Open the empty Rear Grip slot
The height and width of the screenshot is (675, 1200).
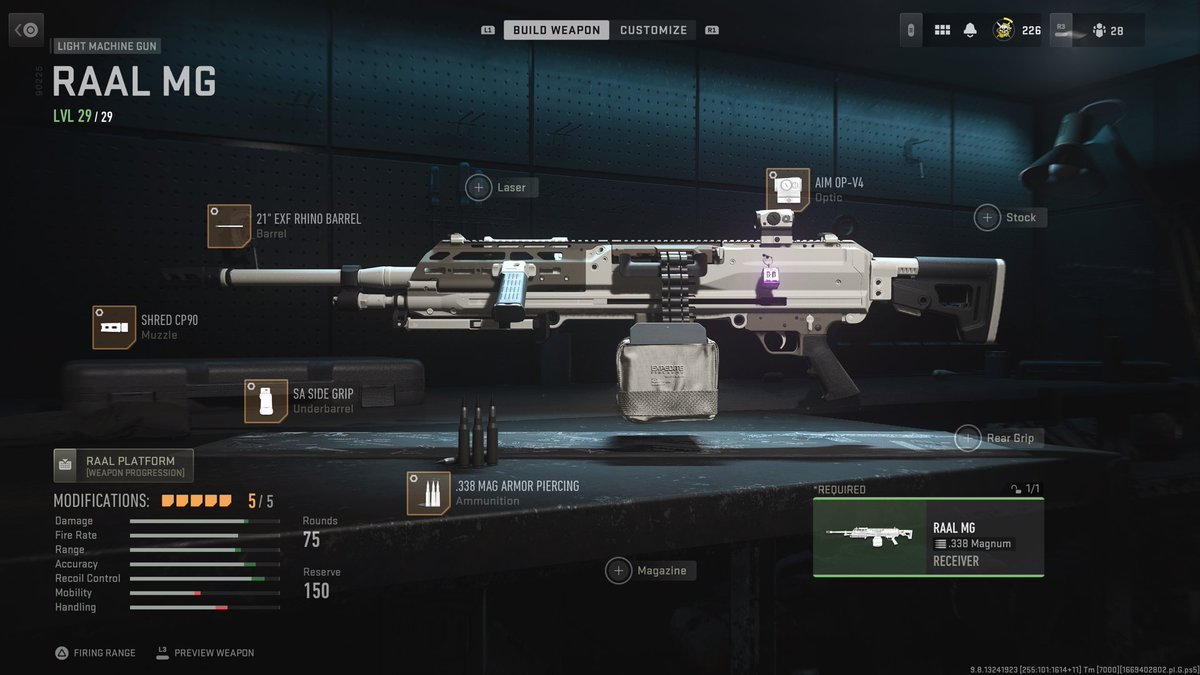pyautogui.click(x=968, y=437)
